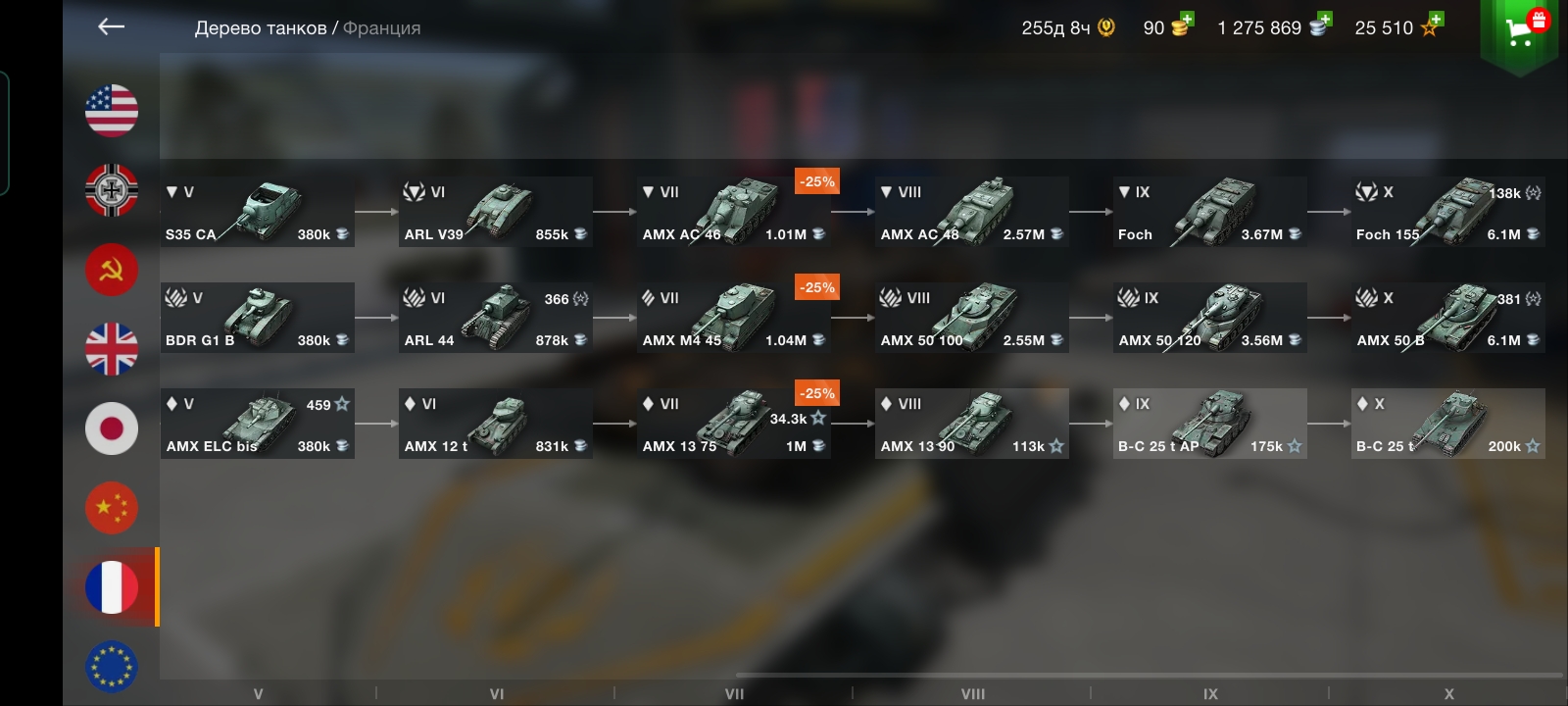Select the AMX 50 100 tank
The height and width of the screenshot is (706, 1568).
[x=972, y=318]
